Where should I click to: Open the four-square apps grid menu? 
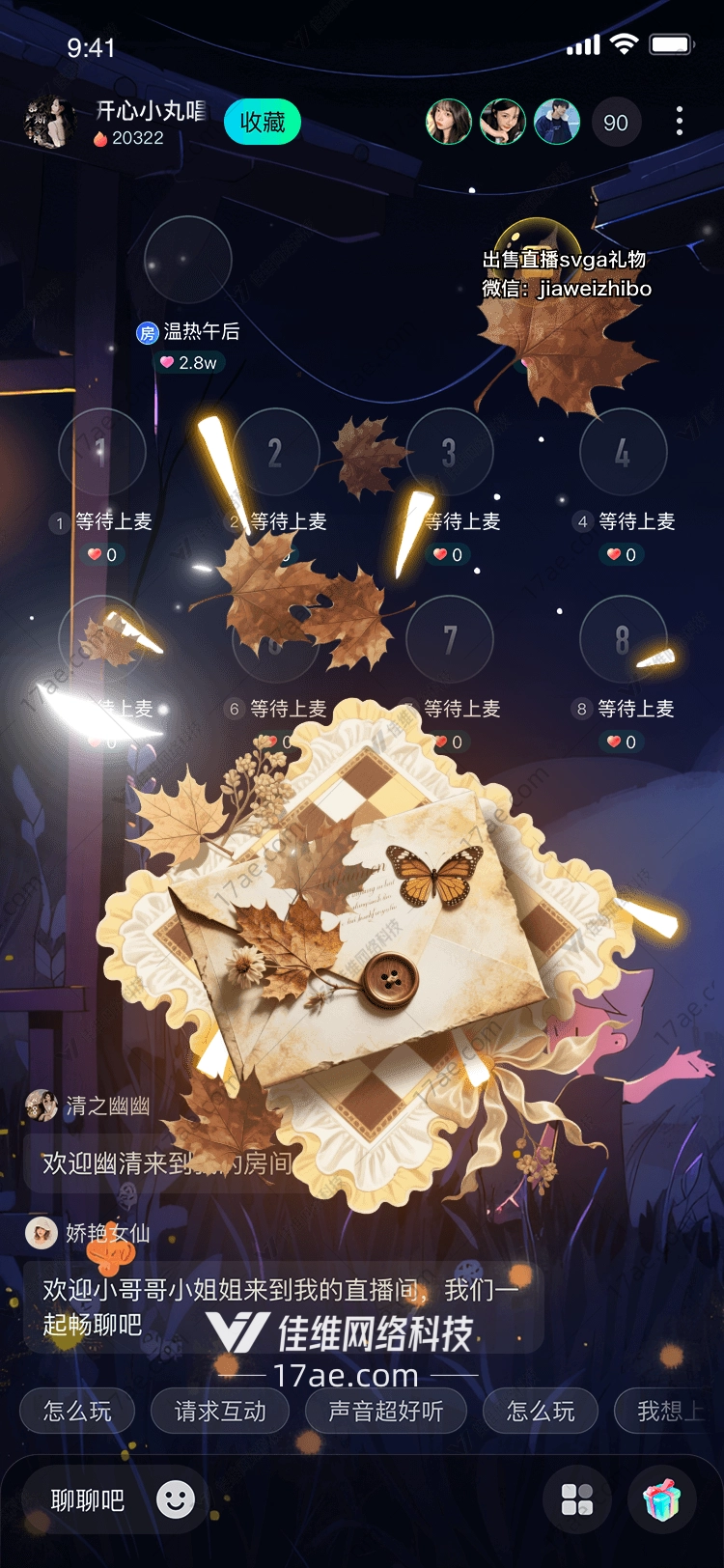coord(577,1499)
